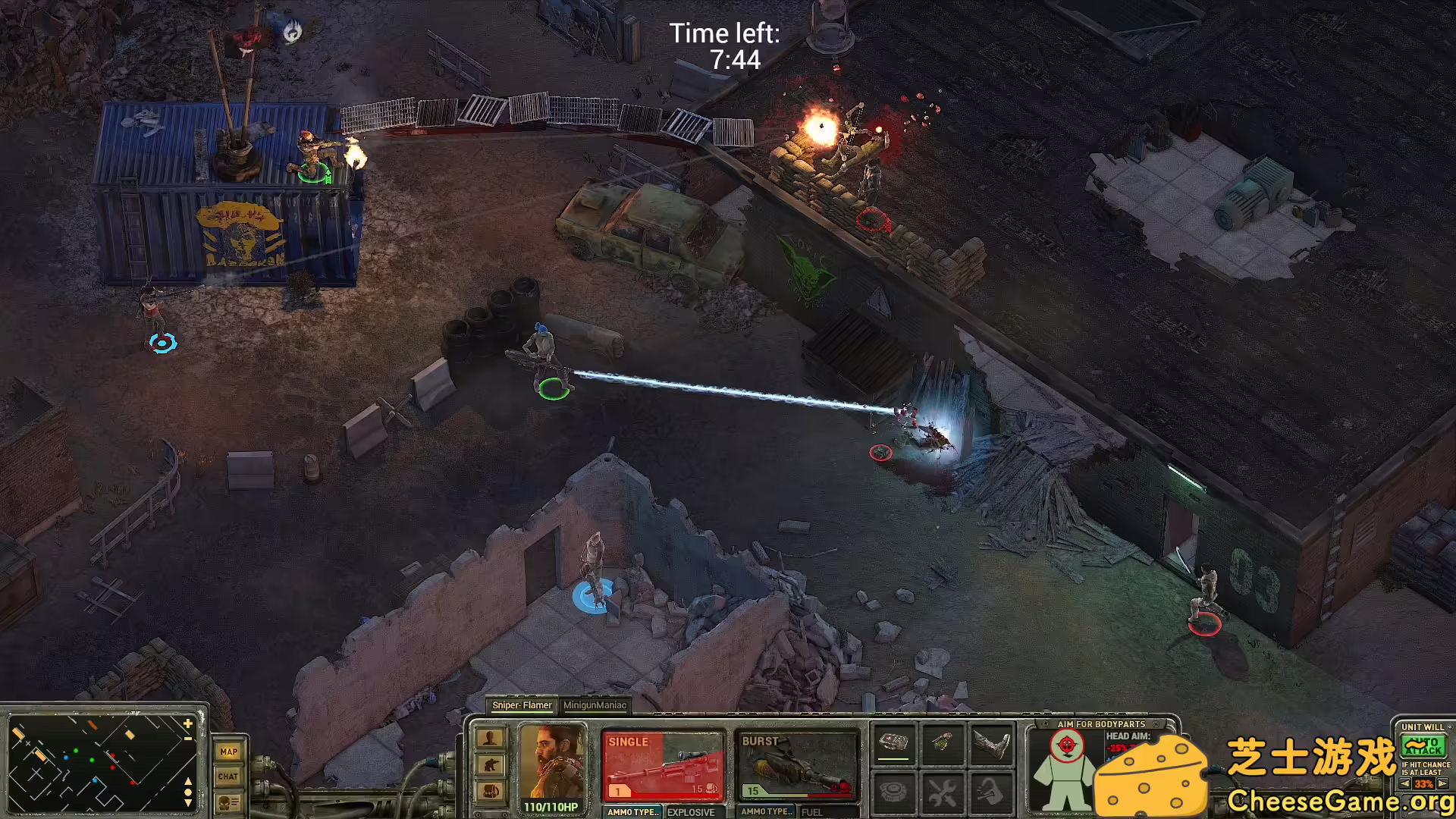The image size is (1456, 819).
Task: Target the head on the bodypart figure
Action: 1066,746
